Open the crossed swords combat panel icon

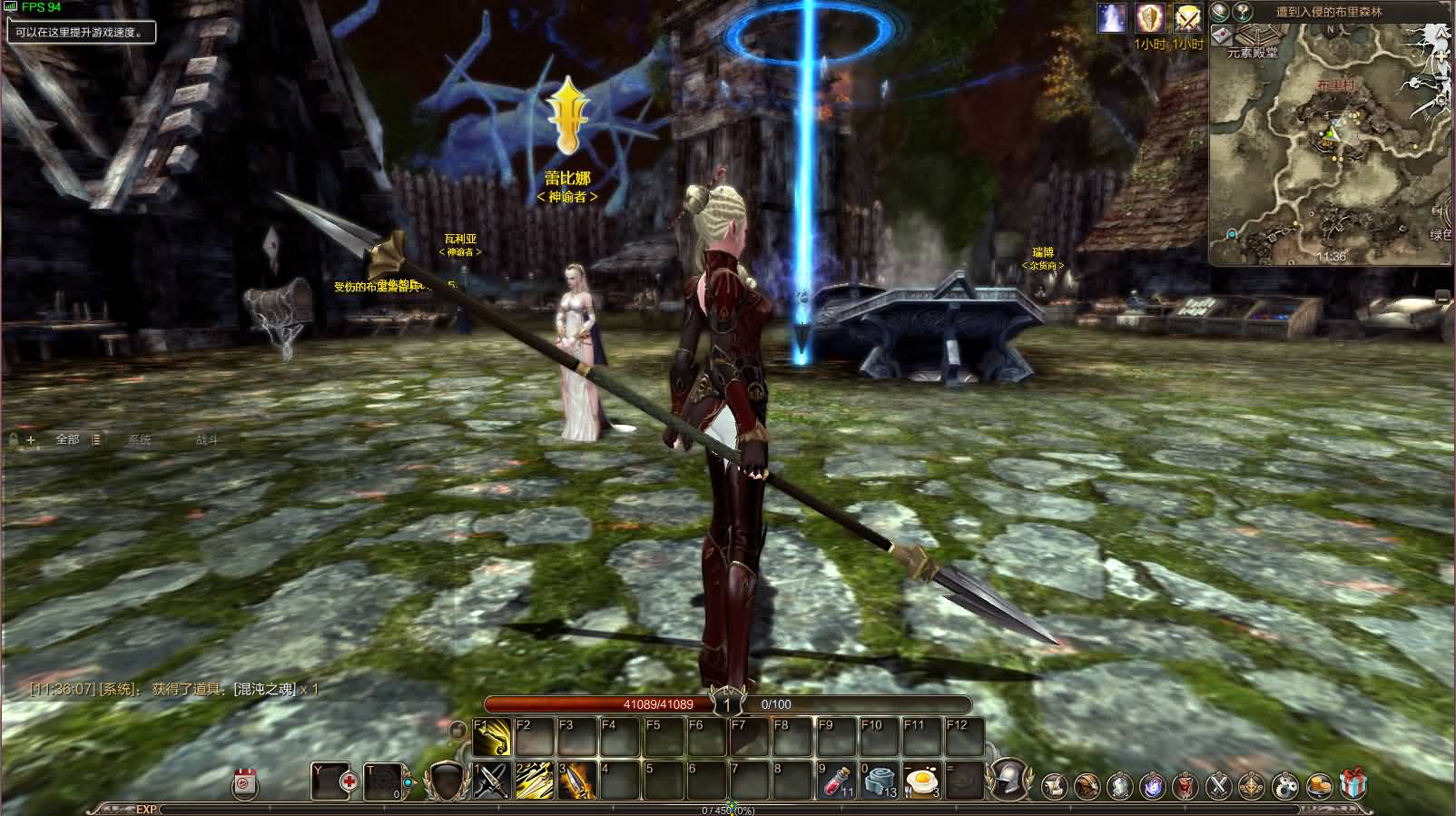(x=1219, y=782)
